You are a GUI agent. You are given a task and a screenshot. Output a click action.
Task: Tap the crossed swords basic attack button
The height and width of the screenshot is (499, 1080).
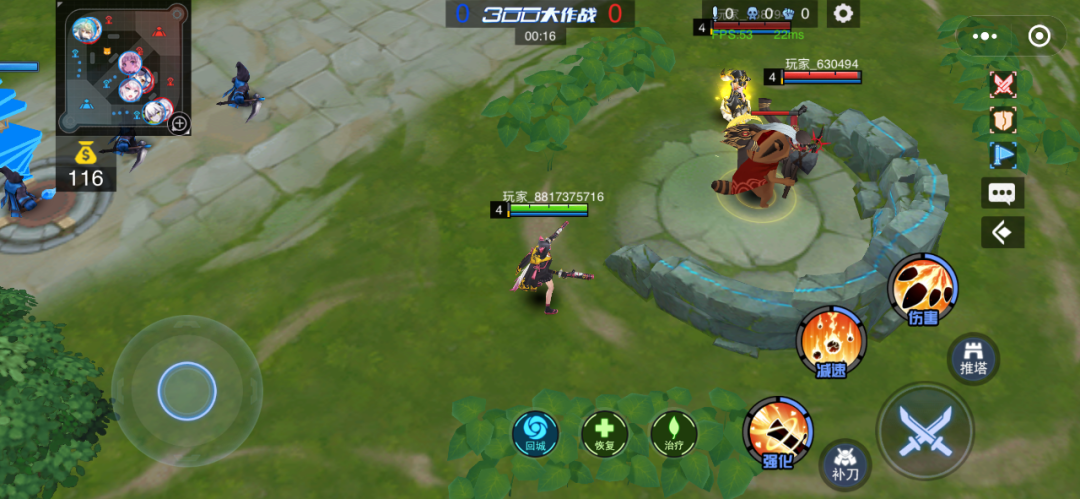coord(925,432)
